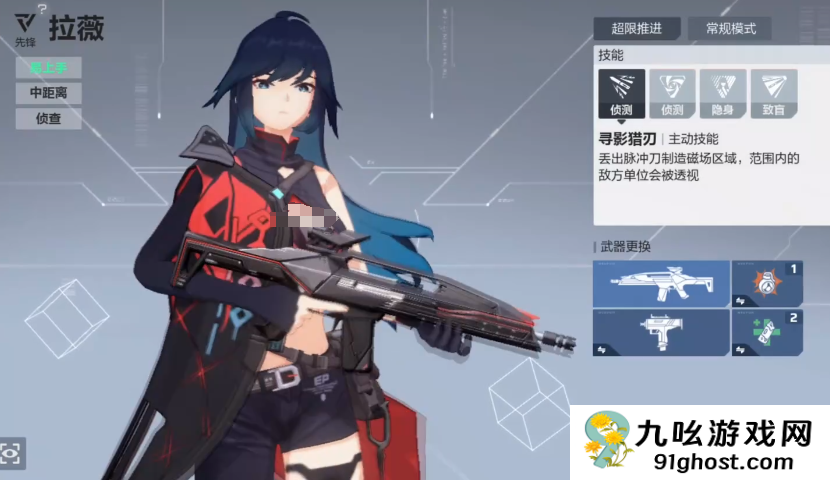Swap the submachine gun secondary weapon
Image resolution: width=830 pixels, height=480 pixels.
[x=660, y=333]
